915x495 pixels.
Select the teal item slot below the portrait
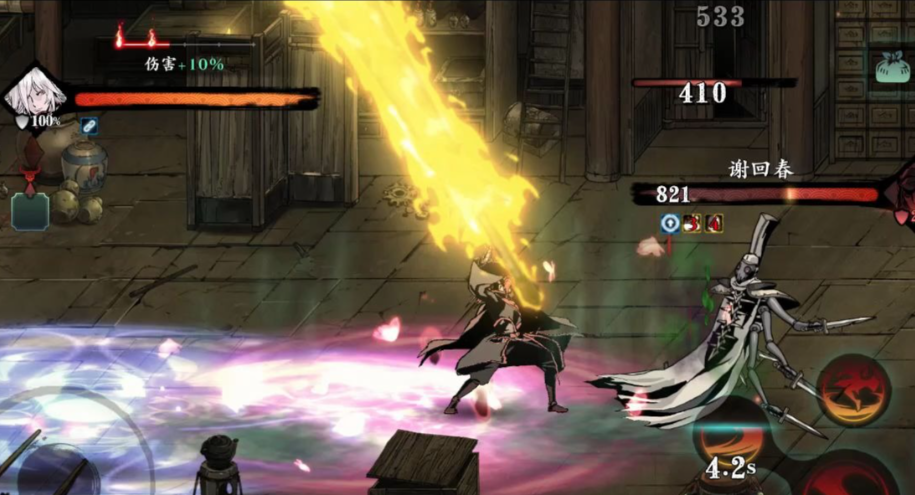pyautogui.click(x=30, y=211)
